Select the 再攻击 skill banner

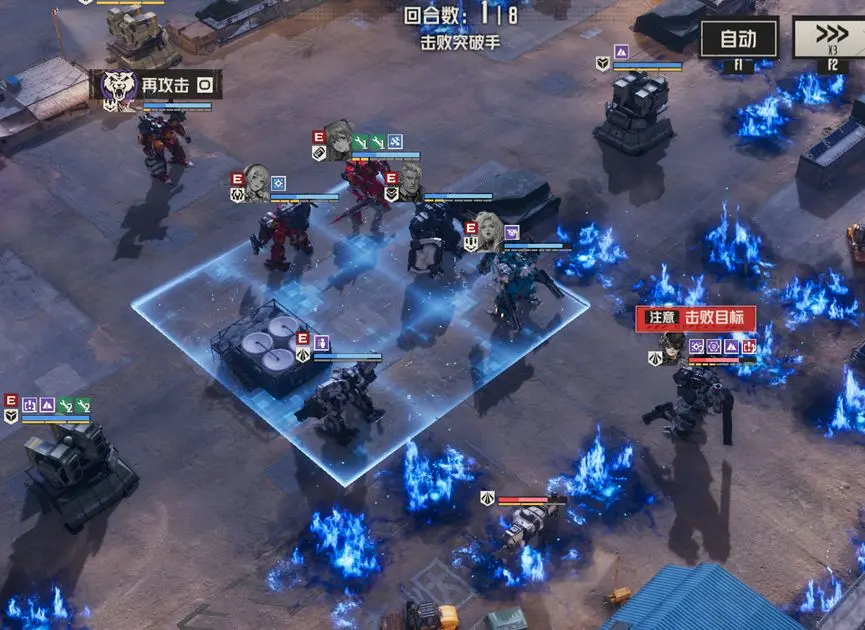165,86
